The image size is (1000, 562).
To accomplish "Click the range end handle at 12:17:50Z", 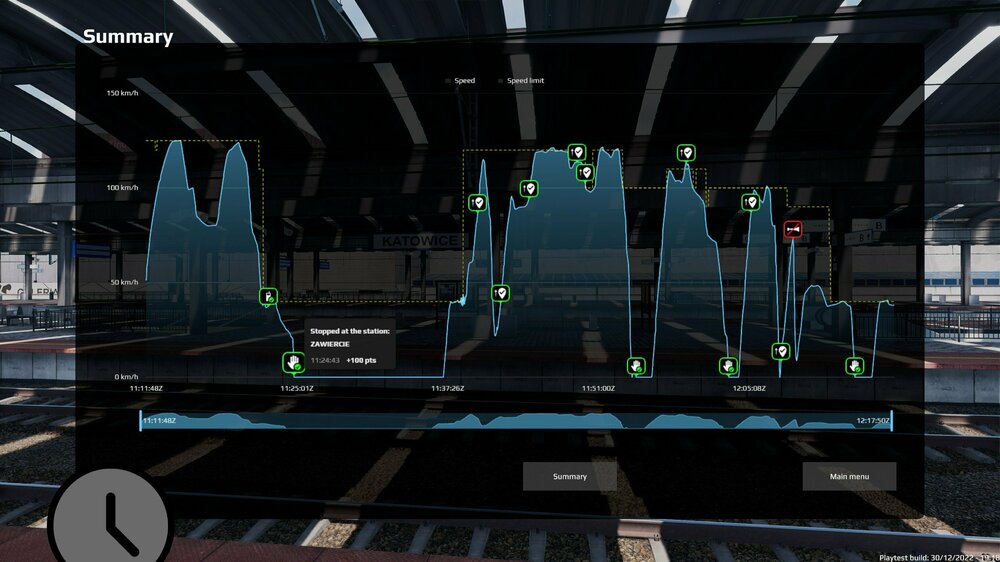I will point(891,421).
